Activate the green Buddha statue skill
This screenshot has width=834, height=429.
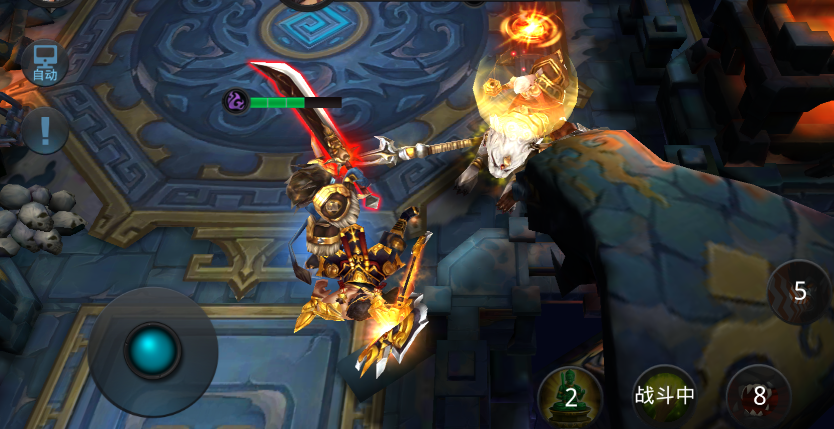coord(570,396)
